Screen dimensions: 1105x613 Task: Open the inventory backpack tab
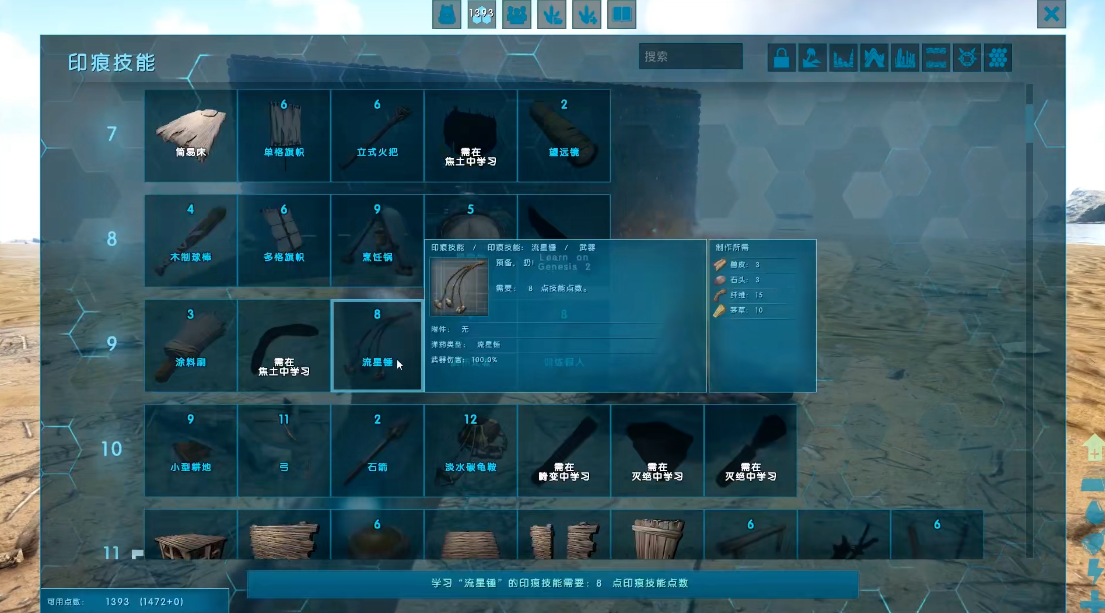click(446, 14)
